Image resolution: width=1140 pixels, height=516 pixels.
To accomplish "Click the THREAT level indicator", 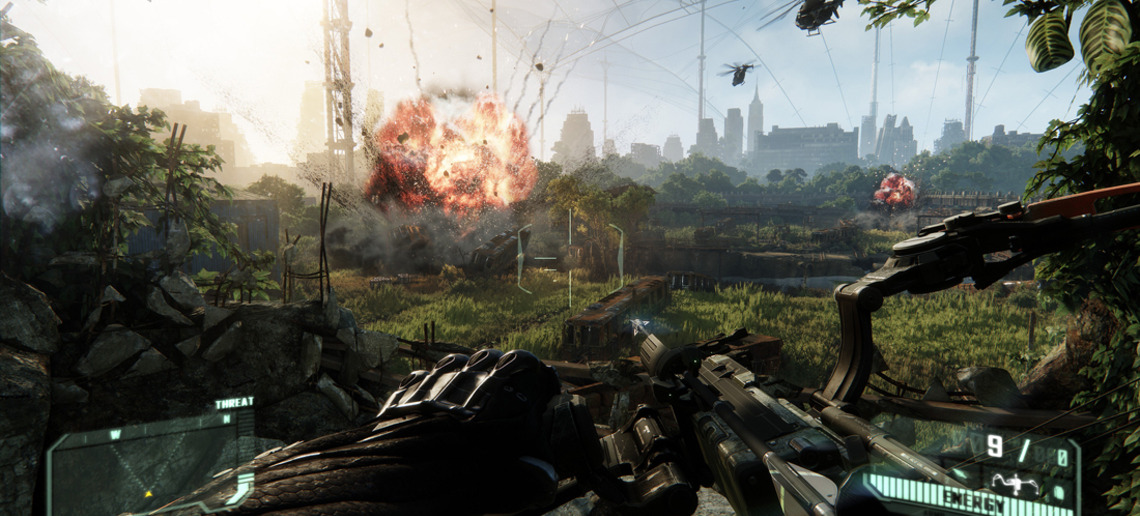I will pyautogui.click(x=235, y=404).
